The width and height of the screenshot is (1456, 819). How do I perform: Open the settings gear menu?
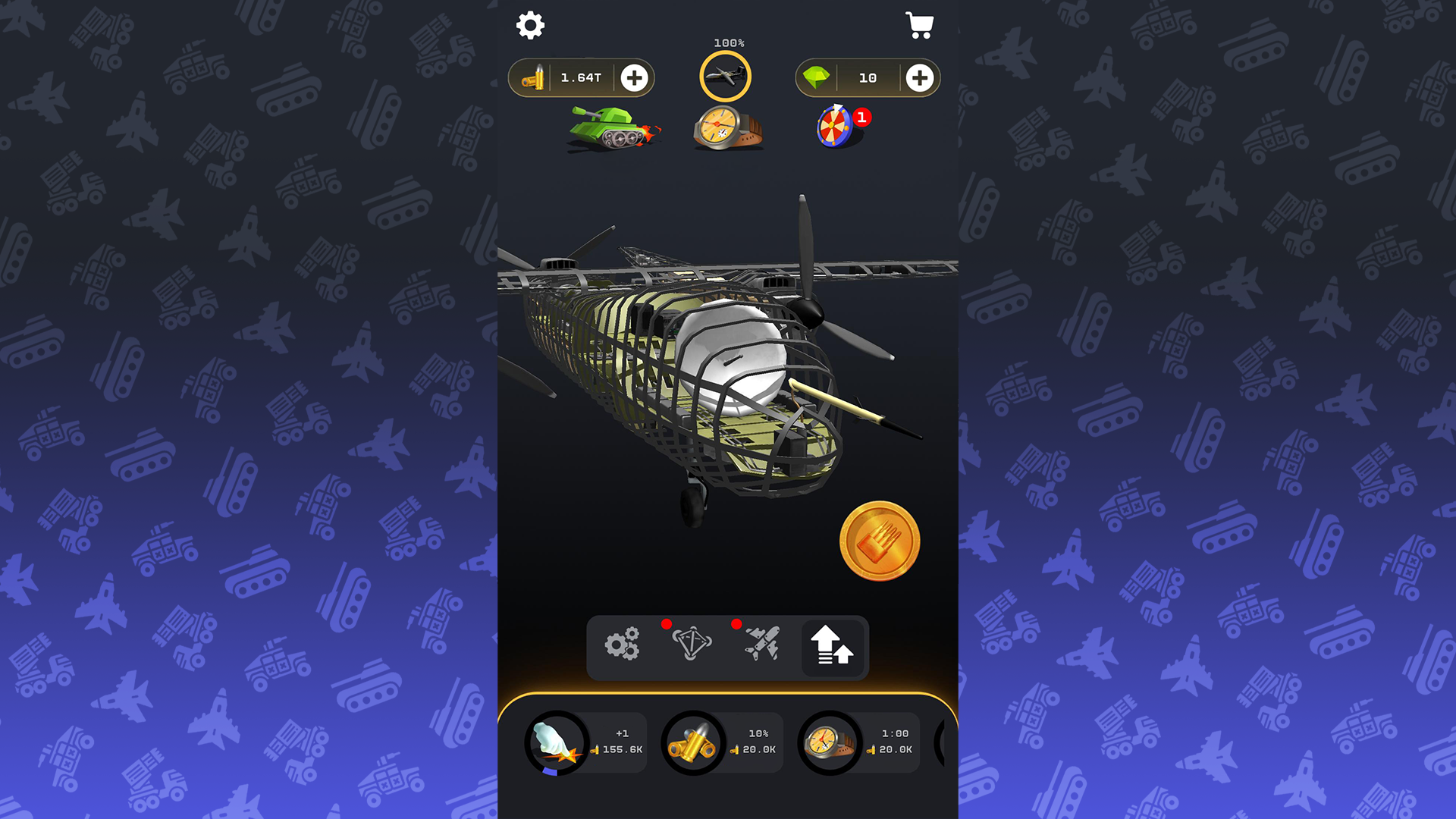[529, 25]
